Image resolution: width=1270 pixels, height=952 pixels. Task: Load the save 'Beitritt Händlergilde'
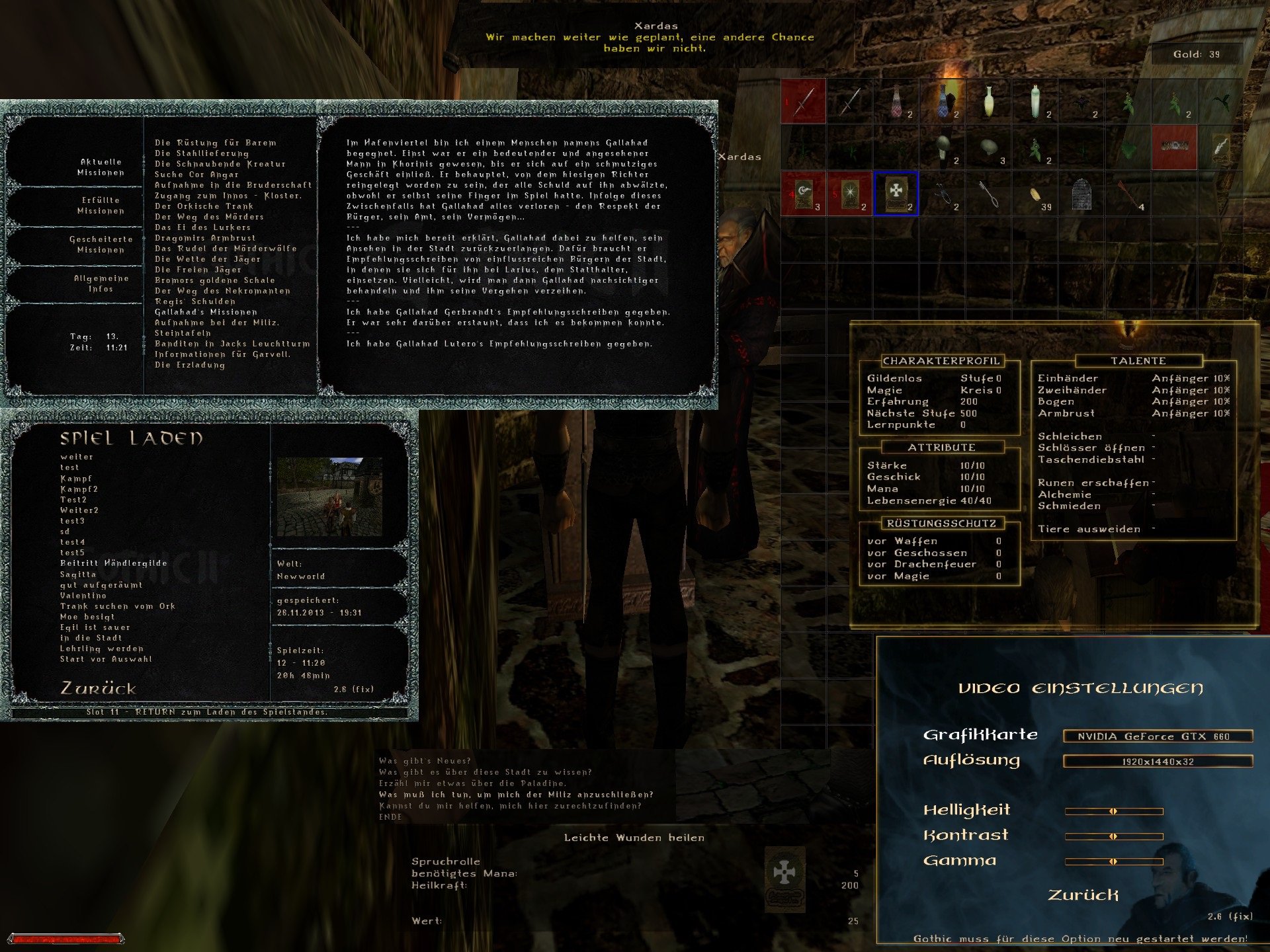click(x=113, y=563)
